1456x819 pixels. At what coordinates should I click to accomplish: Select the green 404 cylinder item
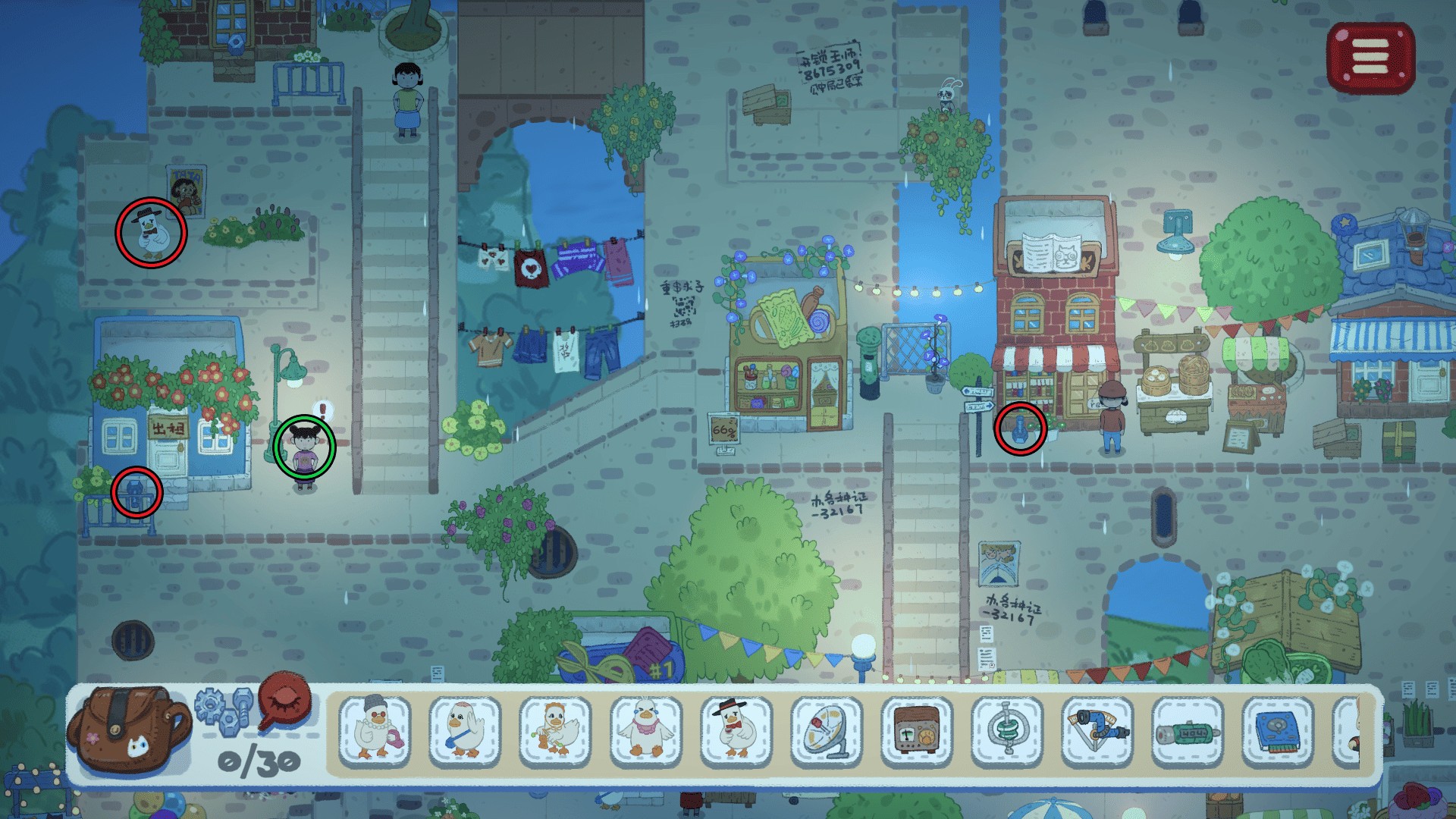click(1188, 730)
